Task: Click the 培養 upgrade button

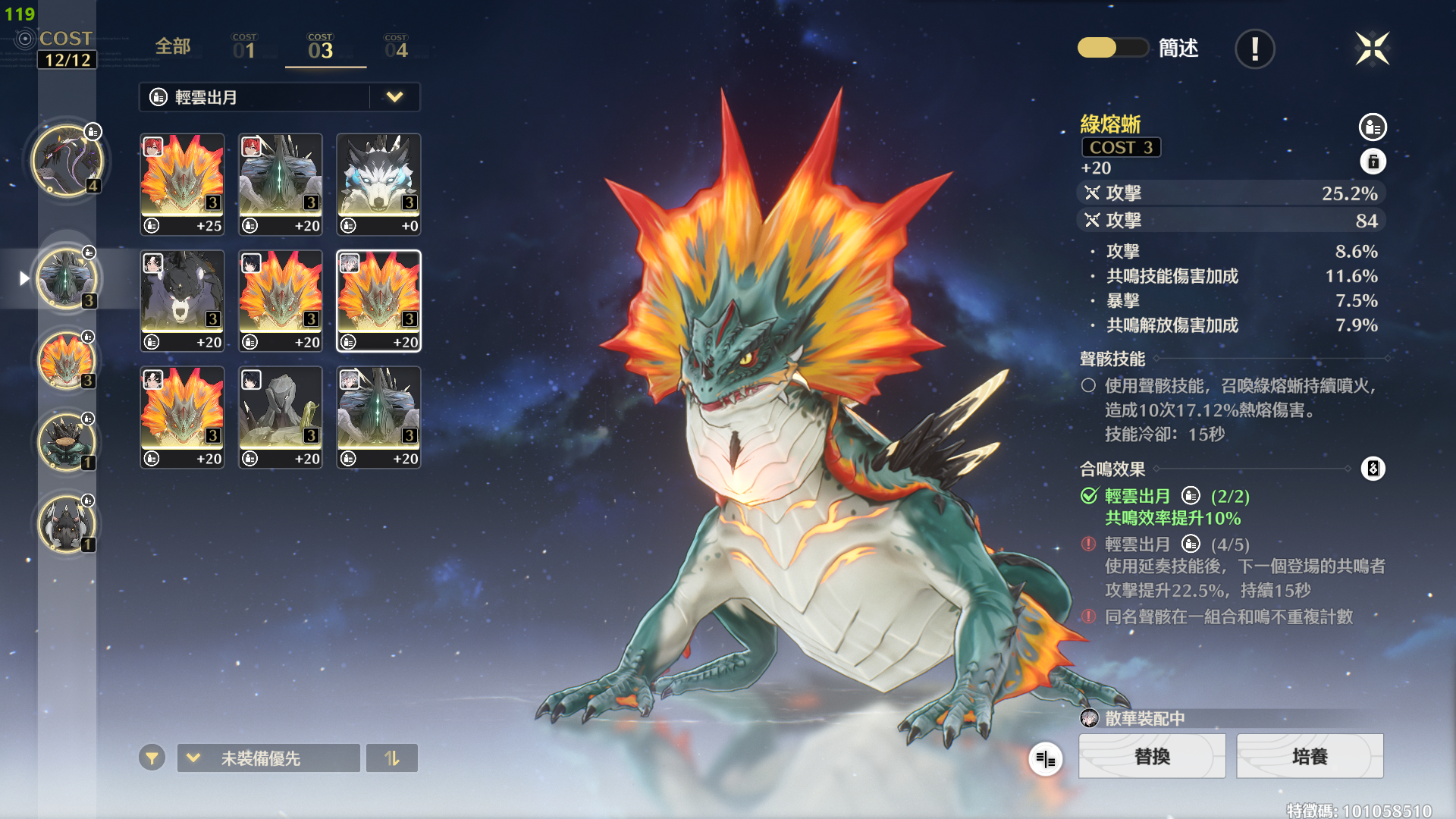Action: 1310,756
